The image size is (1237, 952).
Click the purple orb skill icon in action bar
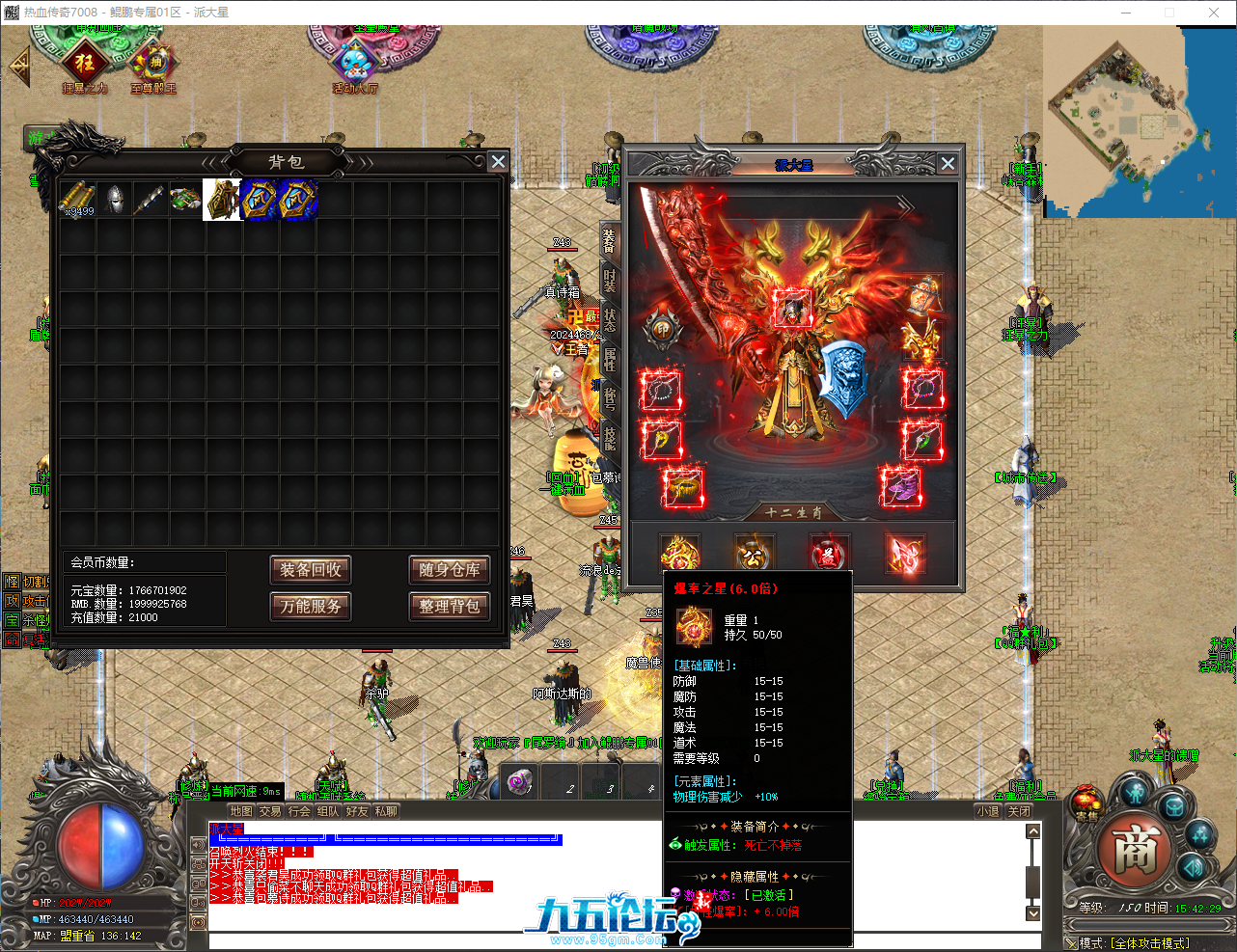coord(519,783)
